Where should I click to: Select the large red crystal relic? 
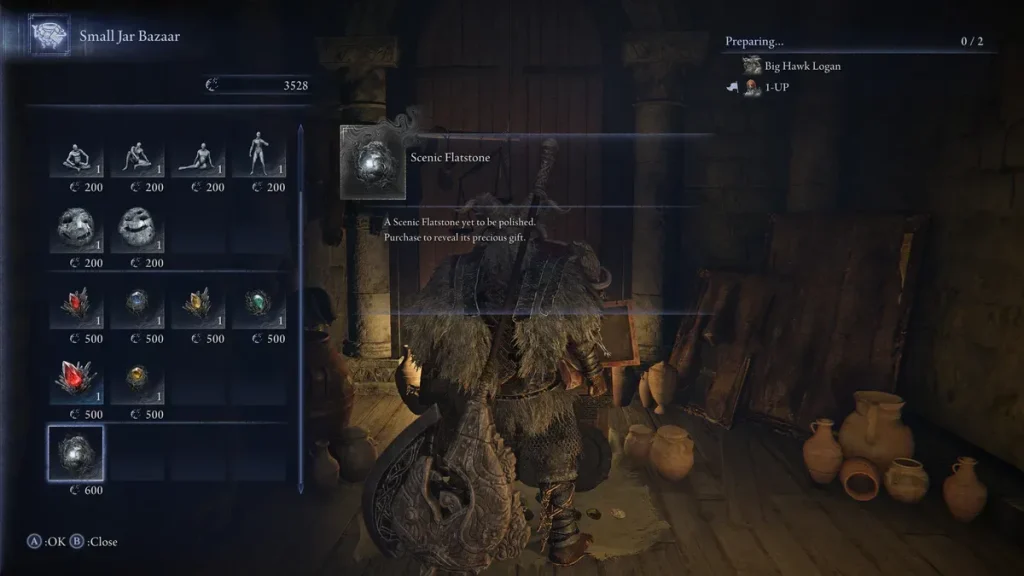77,381
